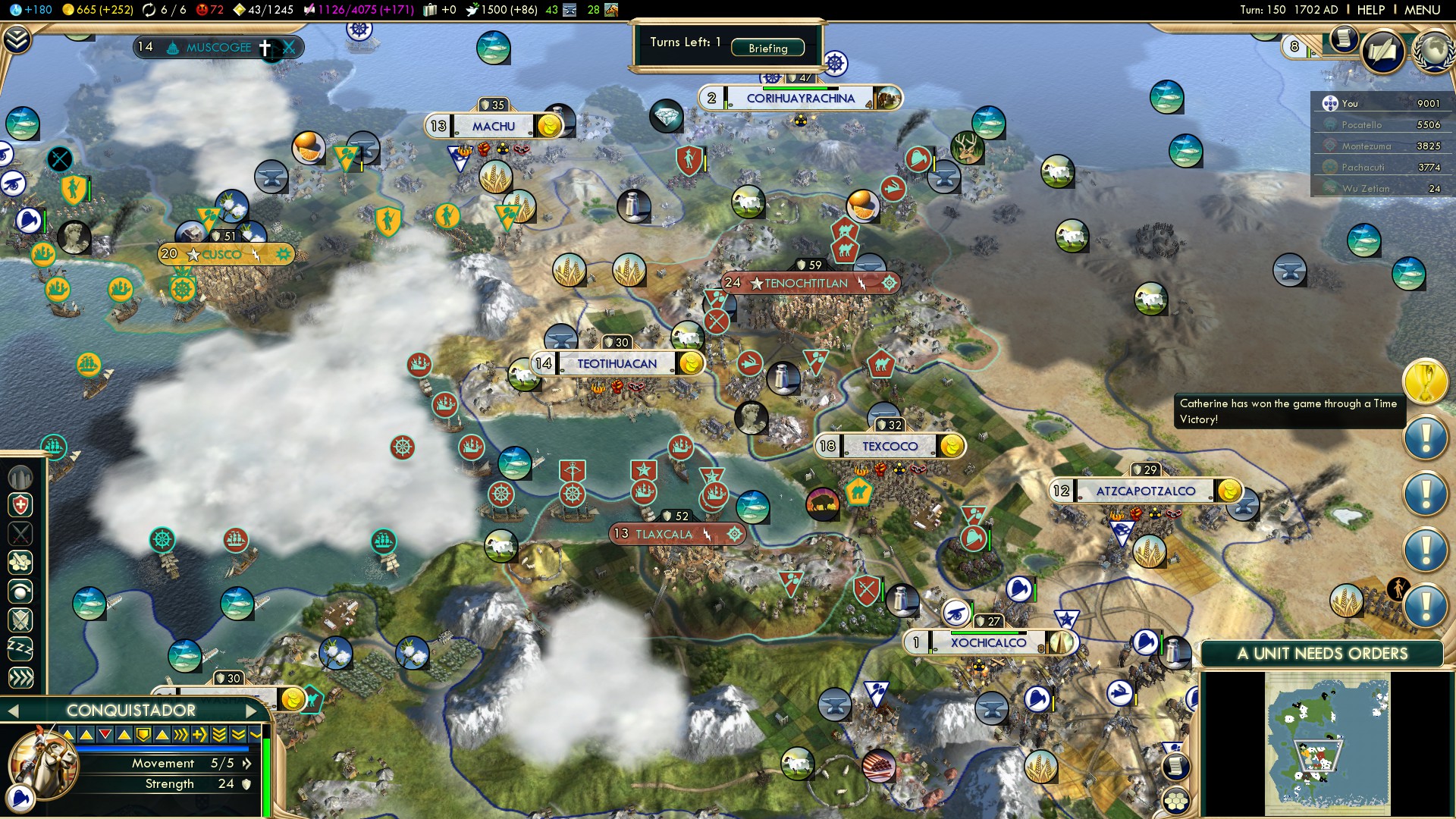1456x819 pixels.
Task: Open the game MENU
Action: click(x=1422, y=10)
